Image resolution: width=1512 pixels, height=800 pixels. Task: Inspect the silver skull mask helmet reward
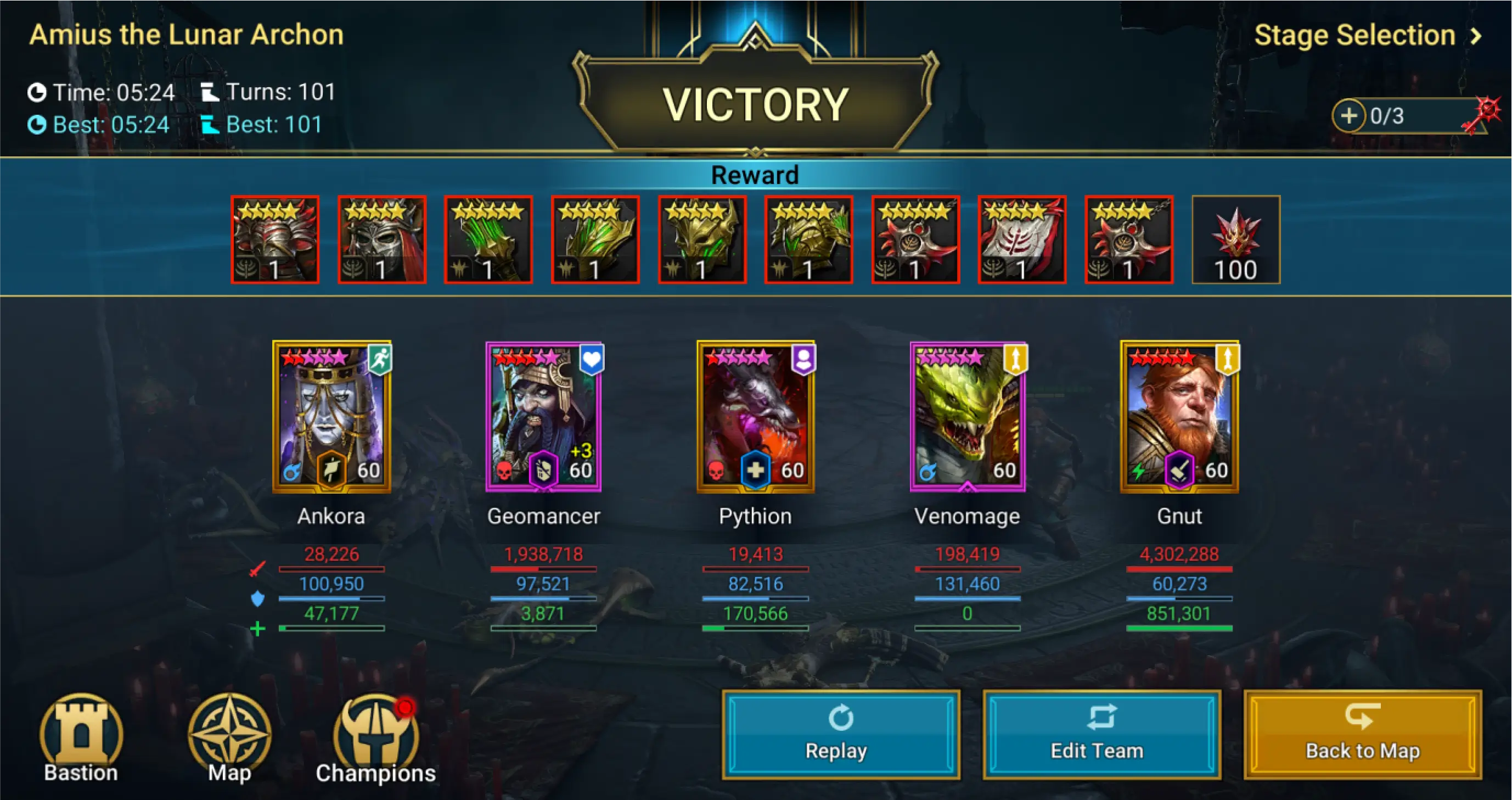coord(381,239)
